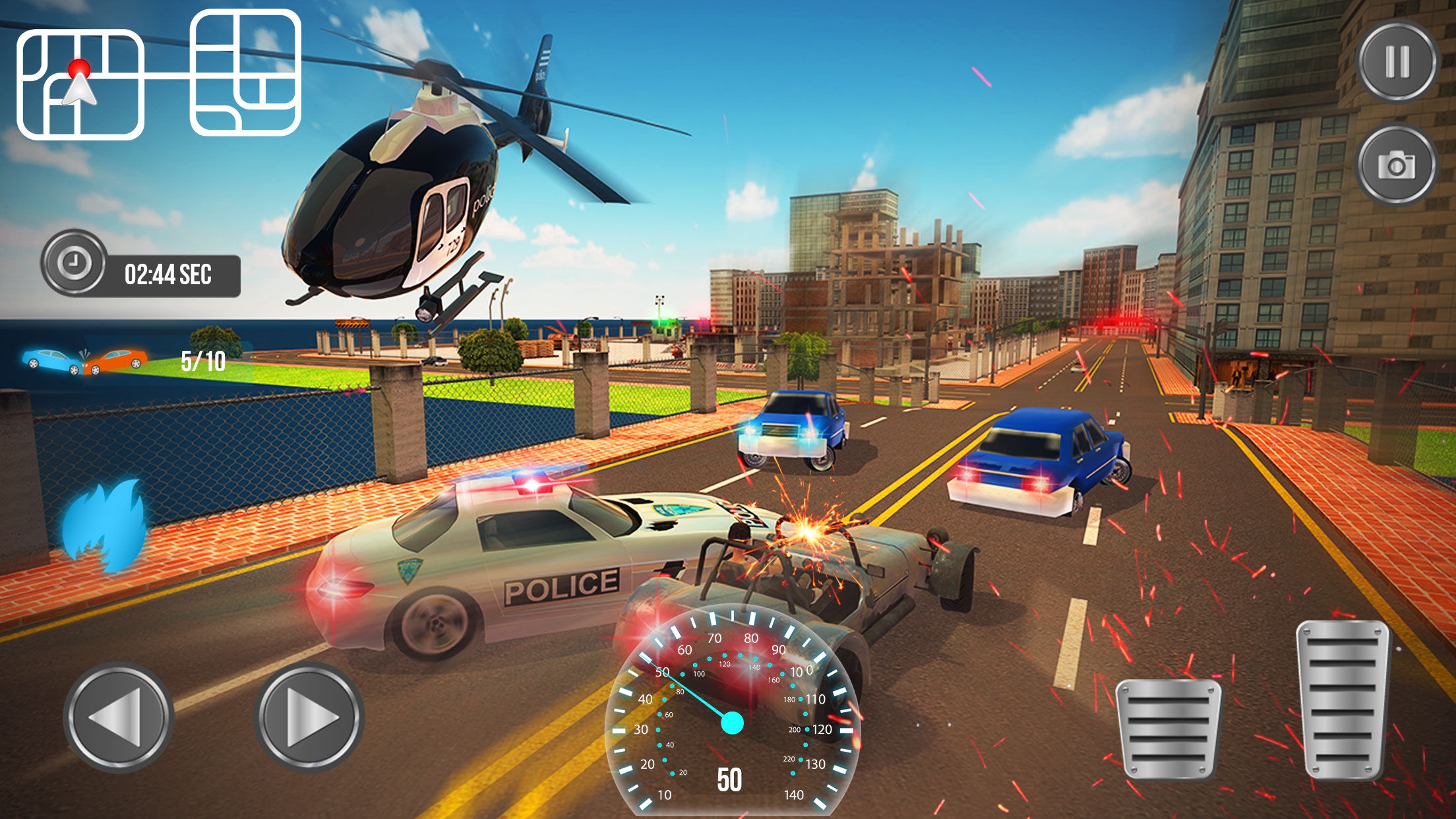Screen dimensions: 1456x819
Task: Activate the blue flame nitro boost
Action: [x=106, y=524]
